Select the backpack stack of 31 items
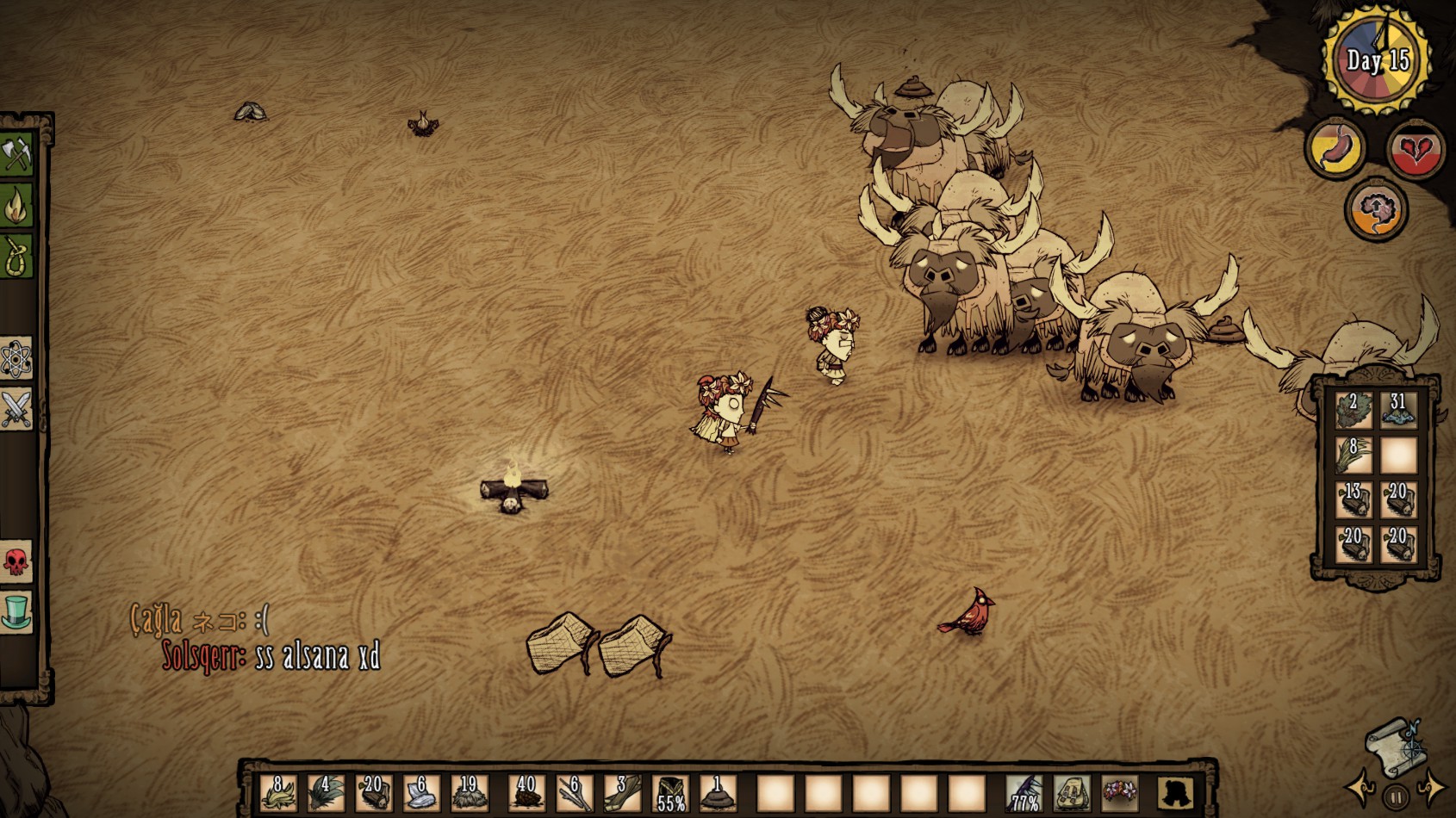This screenshot has height=818, width=1456. click(1397, 409)
